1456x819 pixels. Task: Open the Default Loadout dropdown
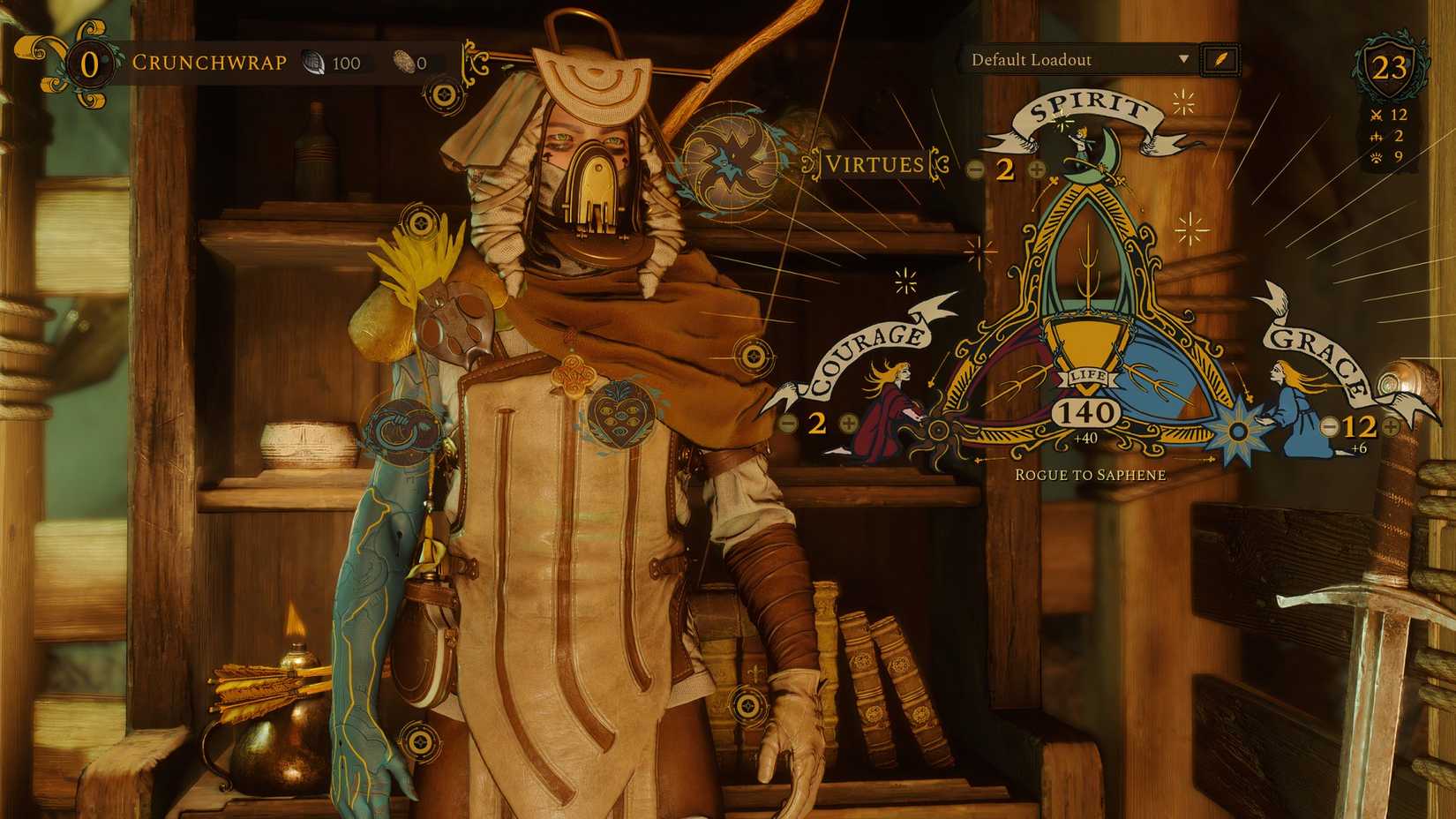[x=1077, y=61]
